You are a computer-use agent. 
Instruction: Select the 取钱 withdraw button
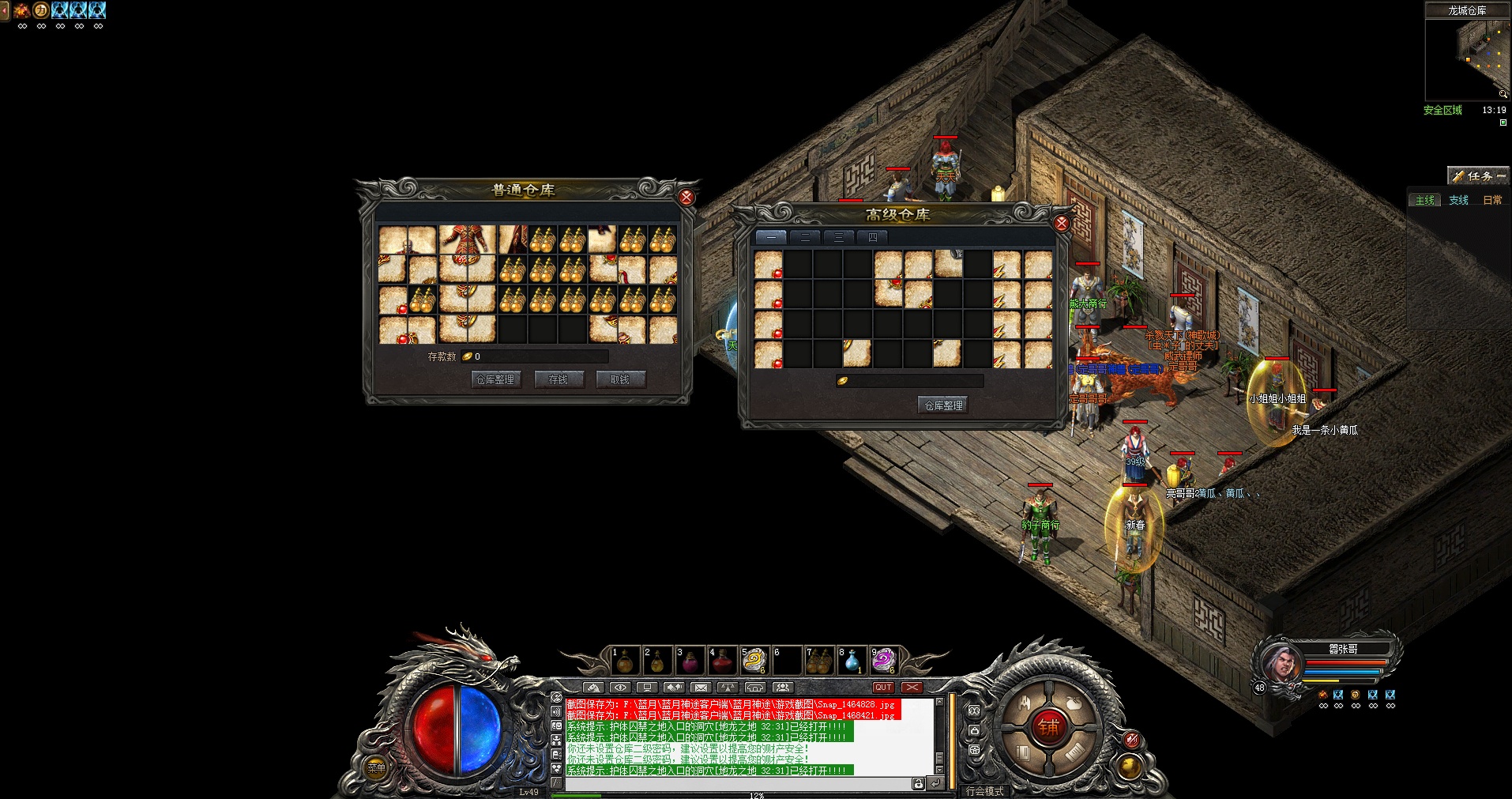pyautogui.click(x=620, y=379)
